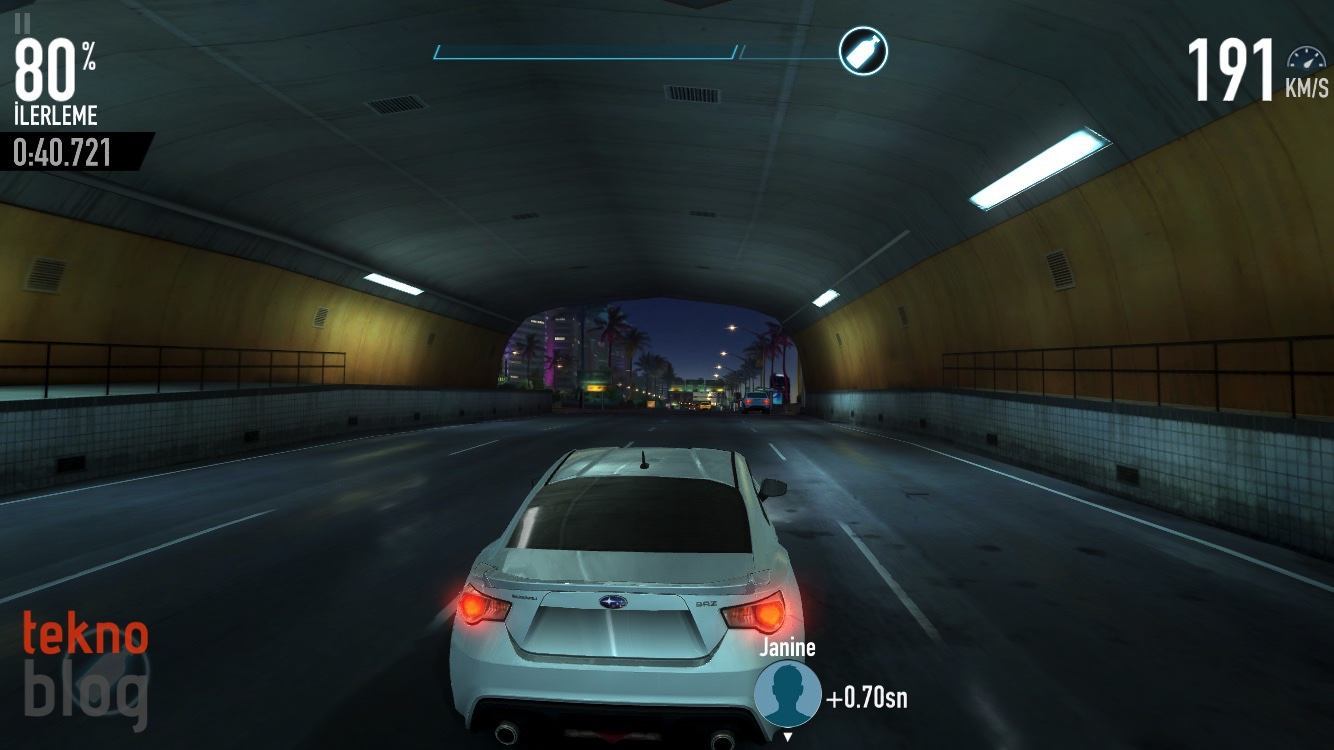The image size is (1334, 750).
Task: Select Janine's rival avatar
Action: pyautogui.click(x=787, y=694)
